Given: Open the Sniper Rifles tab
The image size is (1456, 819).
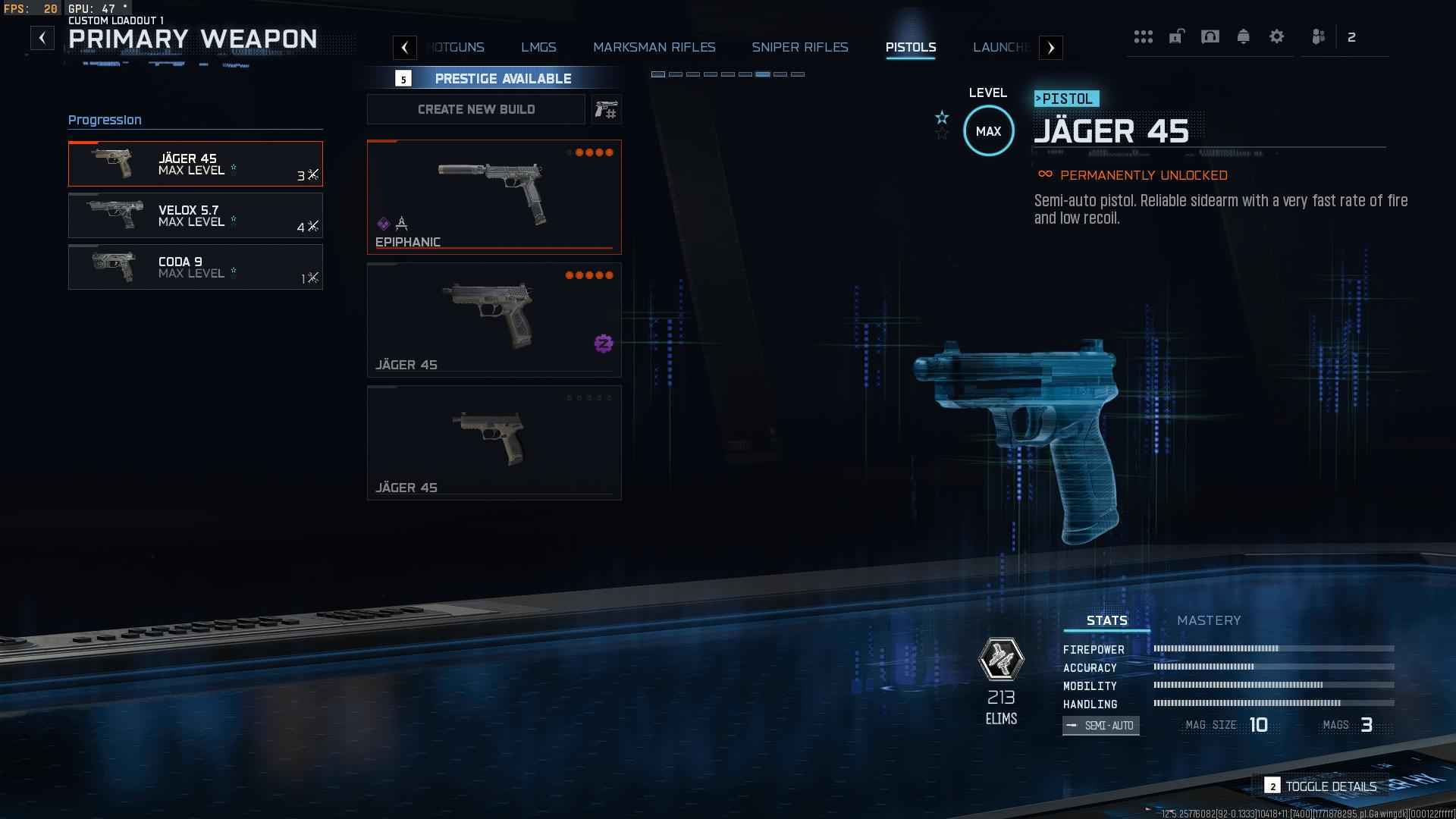Looking at the screenshot, I should coord(799,47).
